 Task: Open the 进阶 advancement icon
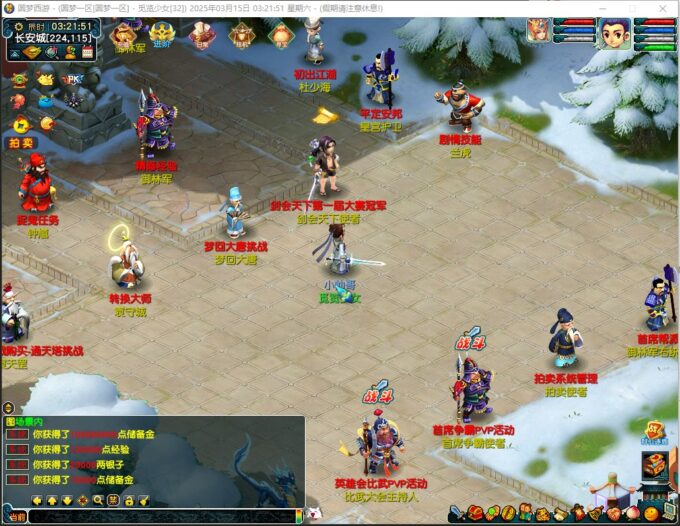162,36
